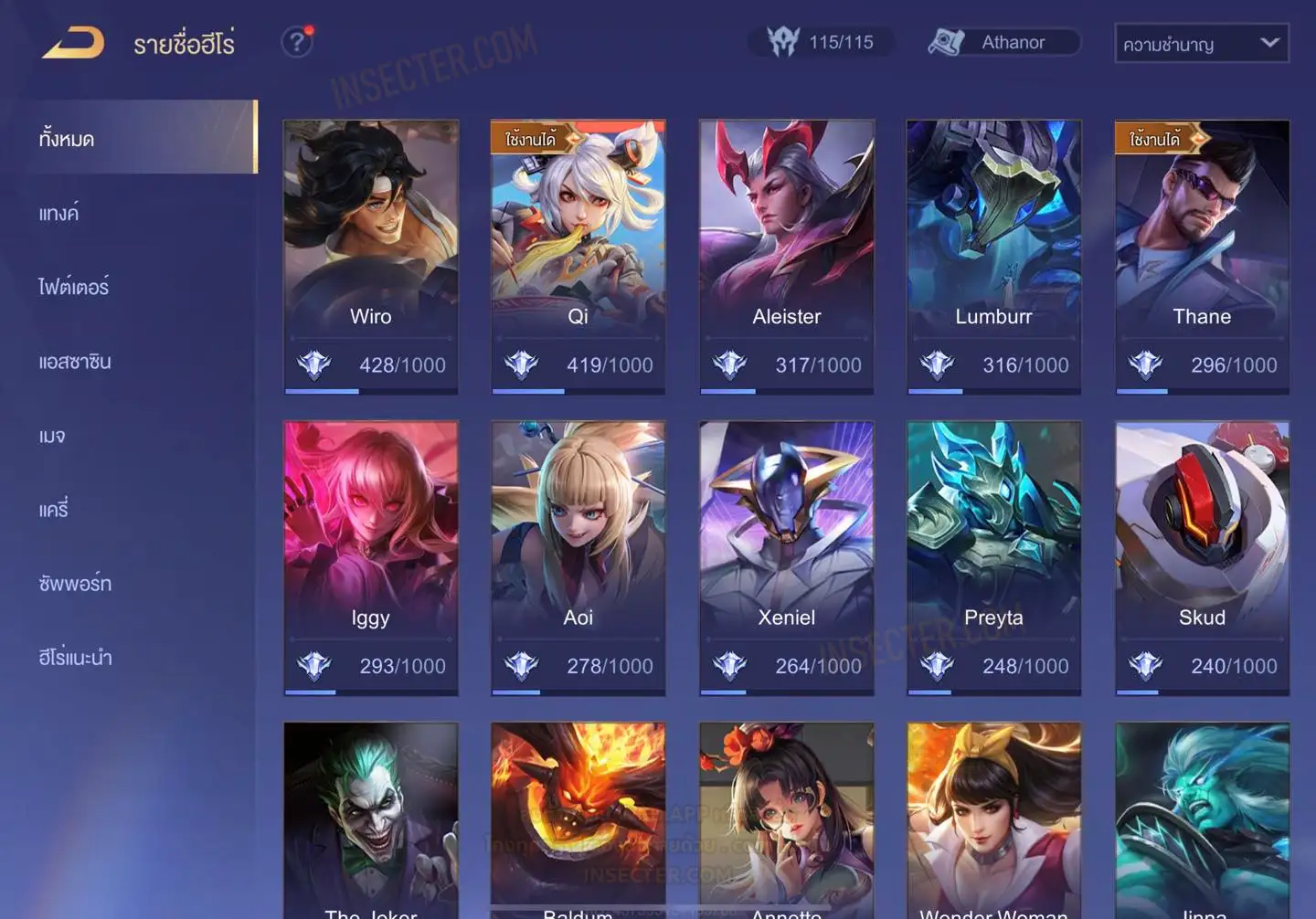Open the ความชำนาญ sort dropdown
Screen dimensions: 1316x919
pos(1201,44)
